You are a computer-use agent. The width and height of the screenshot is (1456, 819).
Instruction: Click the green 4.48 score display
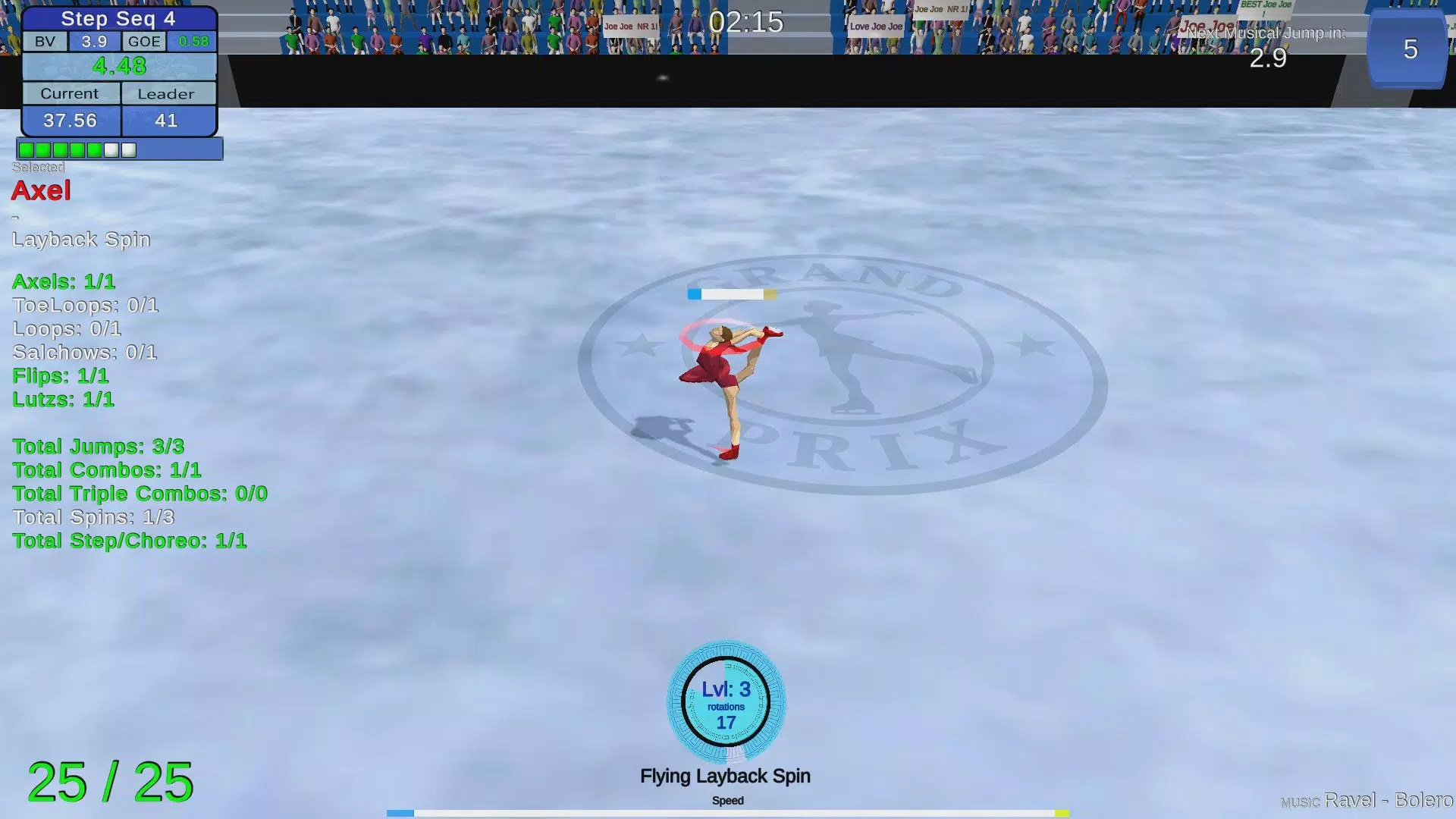point(119,67)
